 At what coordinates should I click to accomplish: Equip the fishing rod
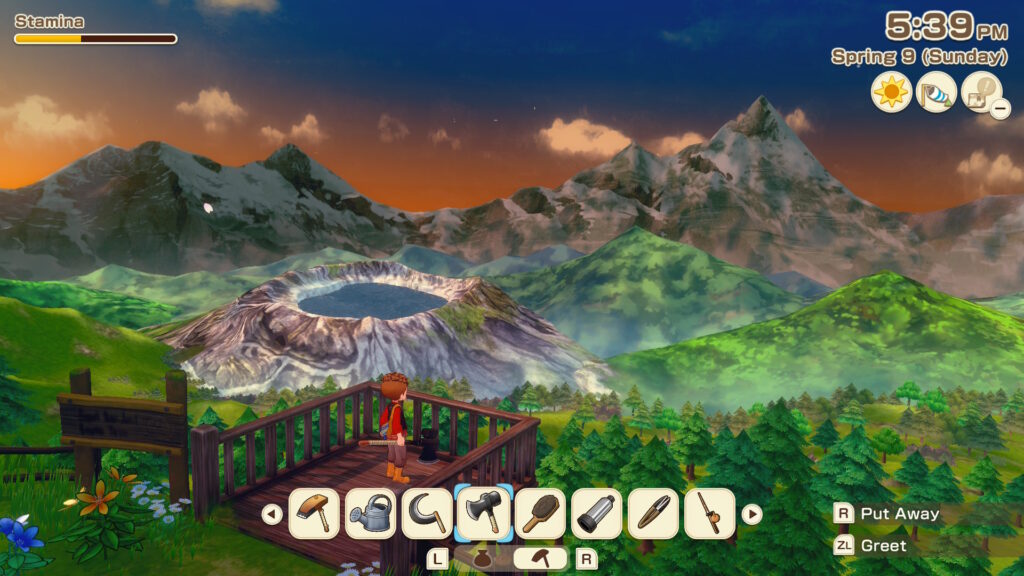[710, 514]
